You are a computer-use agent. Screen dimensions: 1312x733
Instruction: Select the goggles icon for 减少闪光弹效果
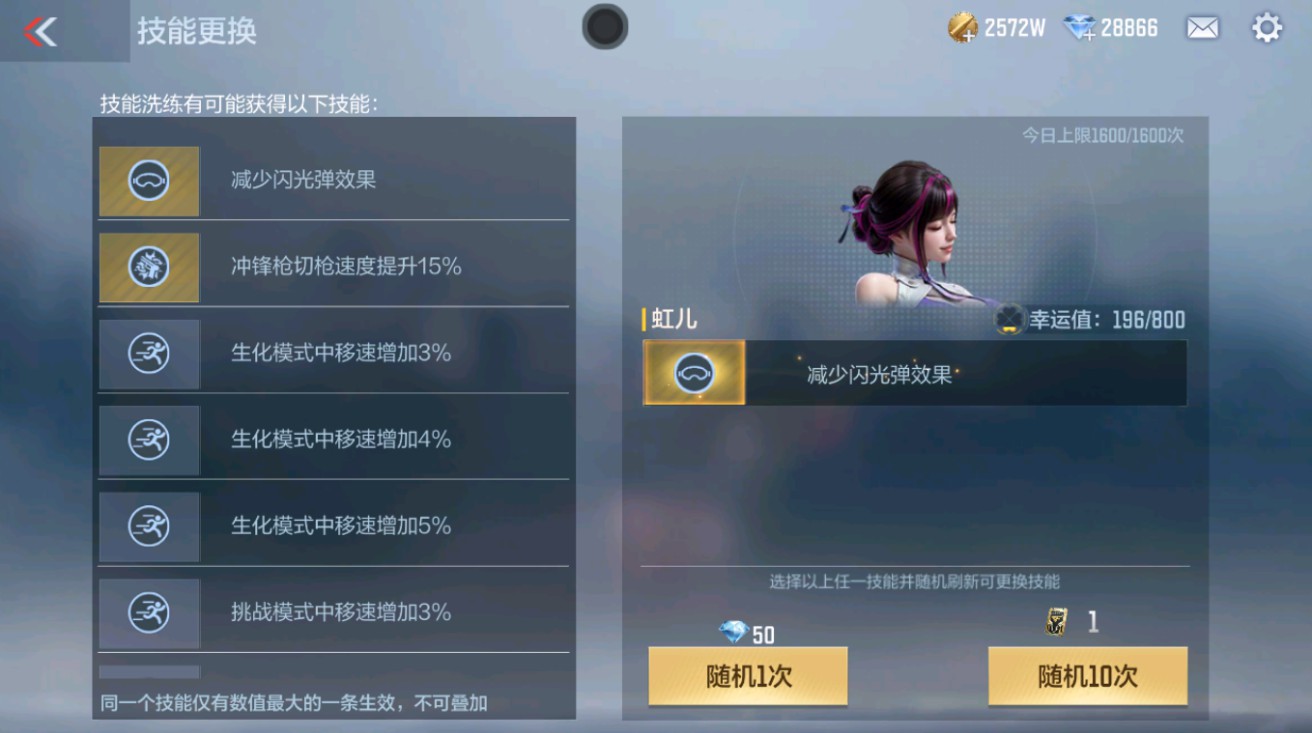coord(148,181)
